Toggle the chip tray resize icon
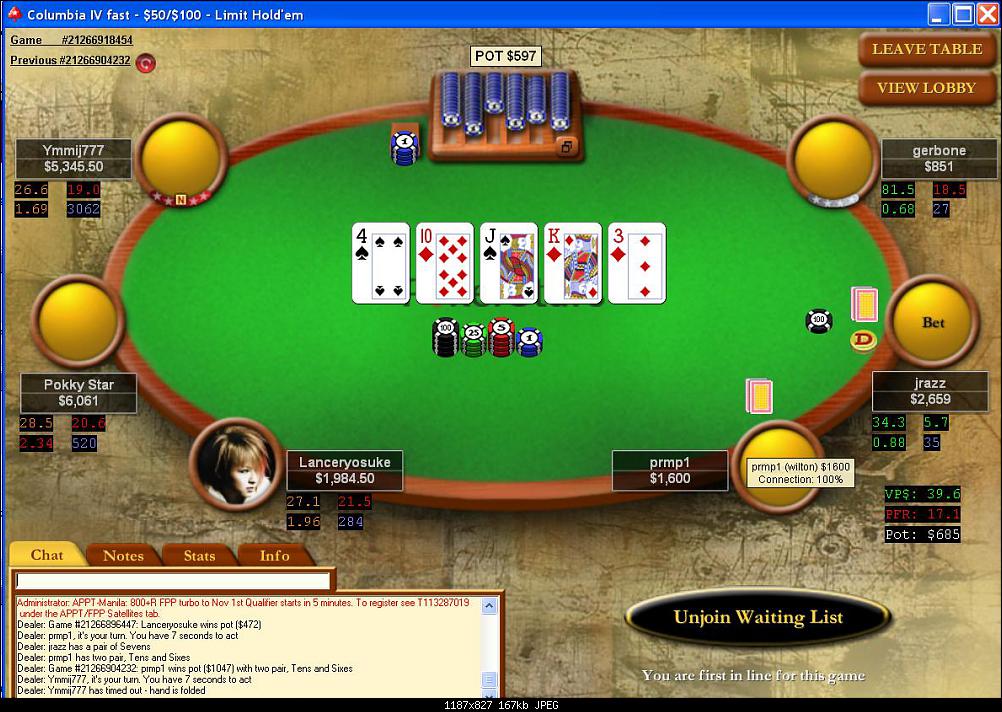The width and height of the screenshot is (1002, 712). pos(566,147)
